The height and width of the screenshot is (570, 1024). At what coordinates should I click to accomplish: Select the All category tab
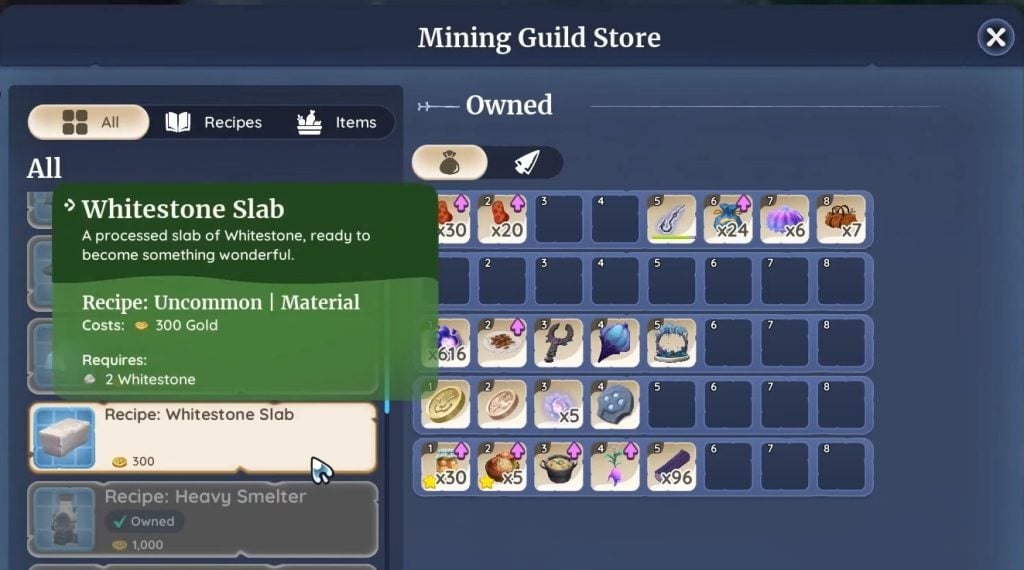89,122
